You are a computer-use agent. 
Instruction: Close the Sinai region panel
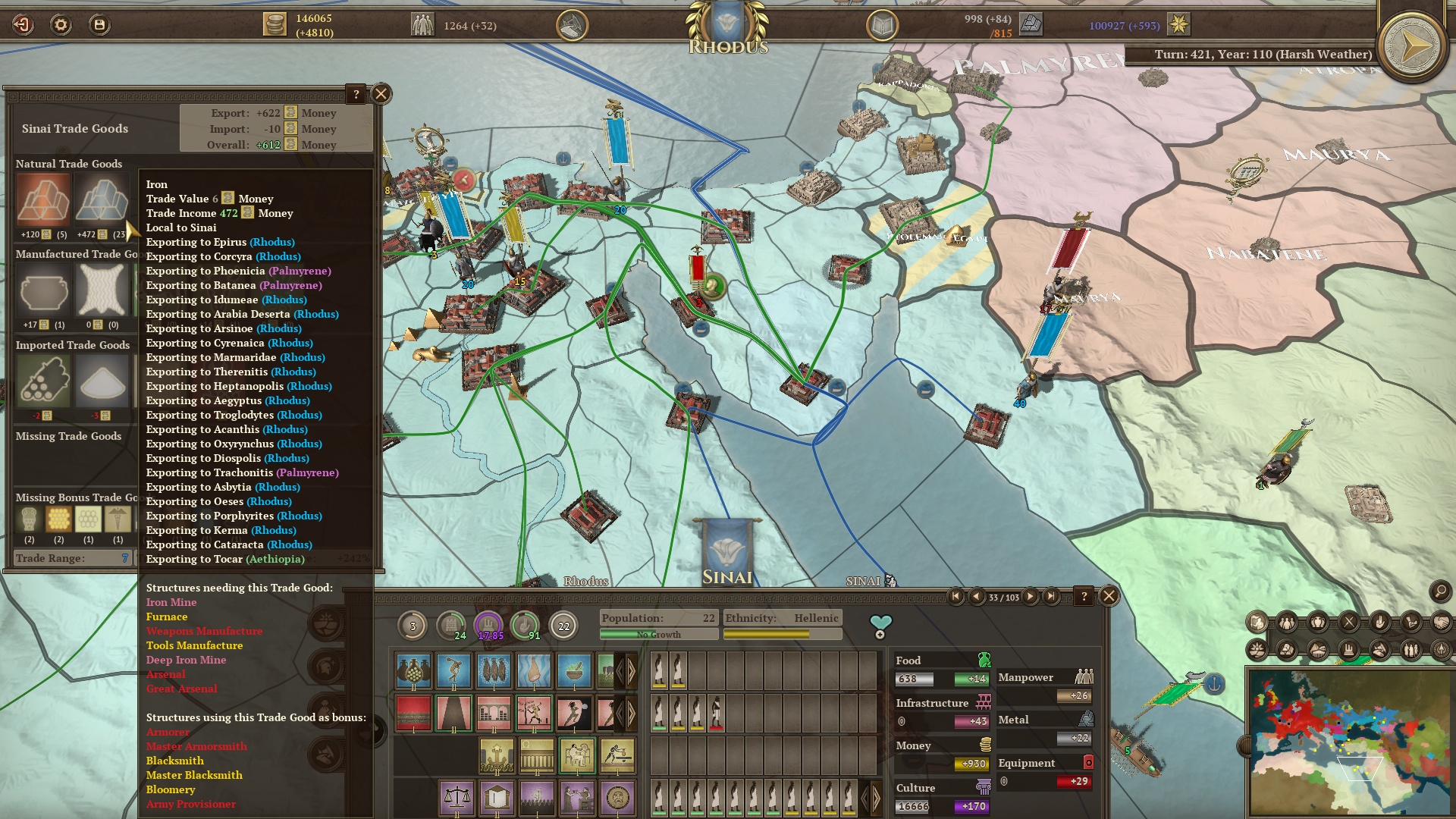(1109, 596)
